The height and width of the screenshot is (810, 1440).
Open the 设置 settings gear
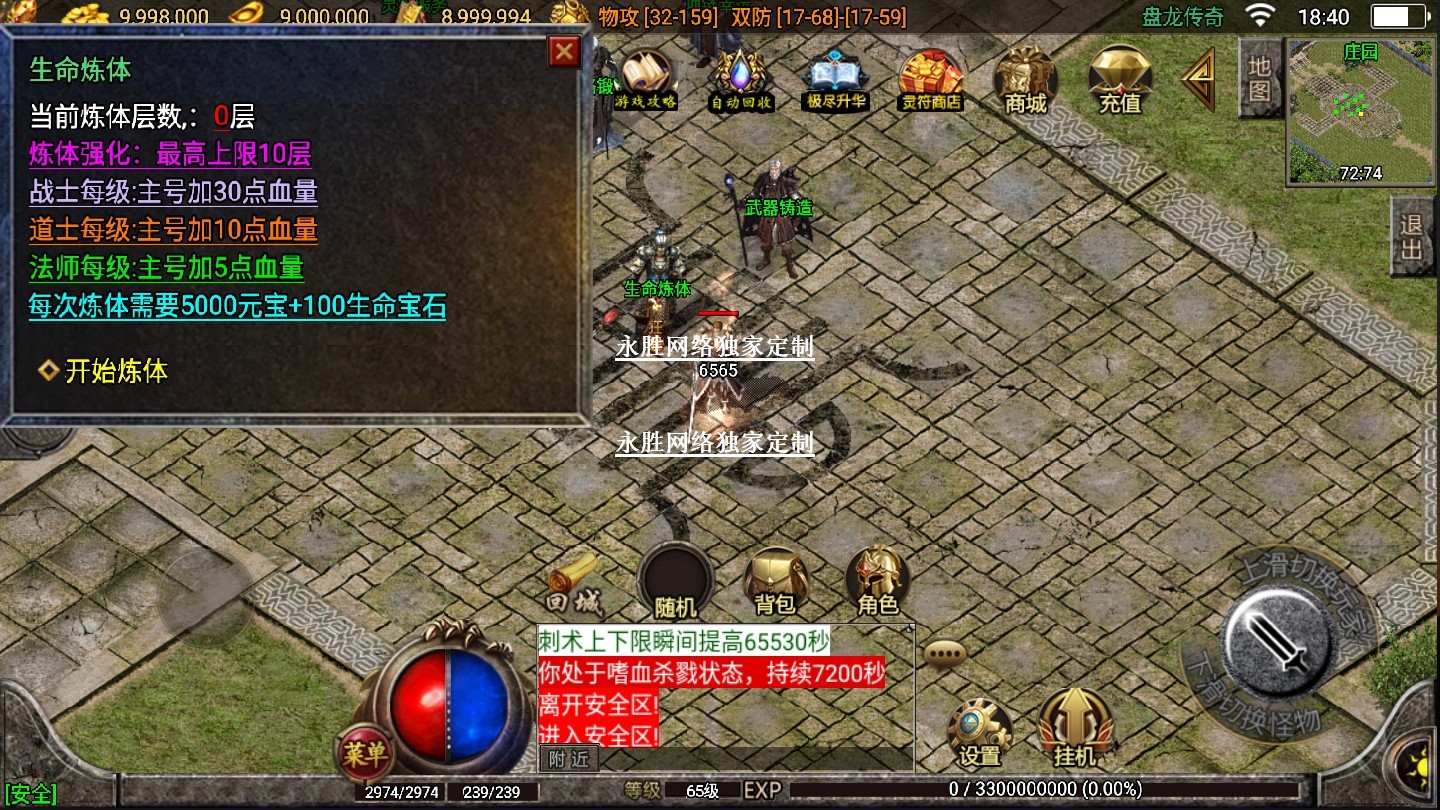point(979,732)
